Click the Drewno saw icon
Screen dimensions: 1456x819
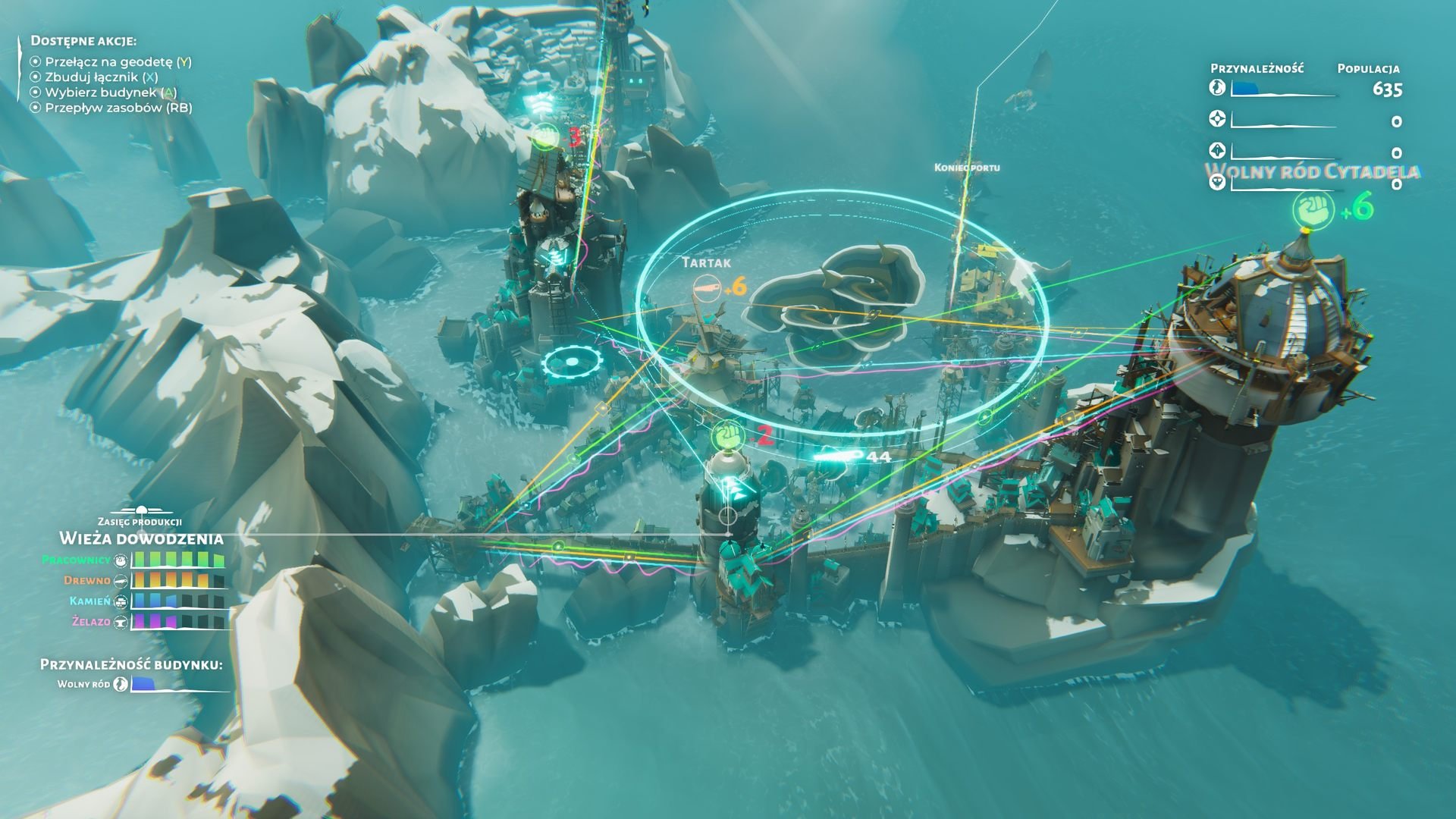pyautogui.click(x=121, y=581)
